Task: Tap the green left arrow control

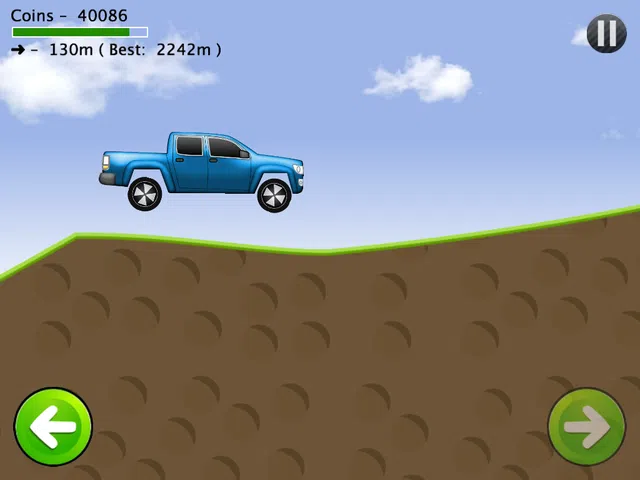Action: [53, 427]
